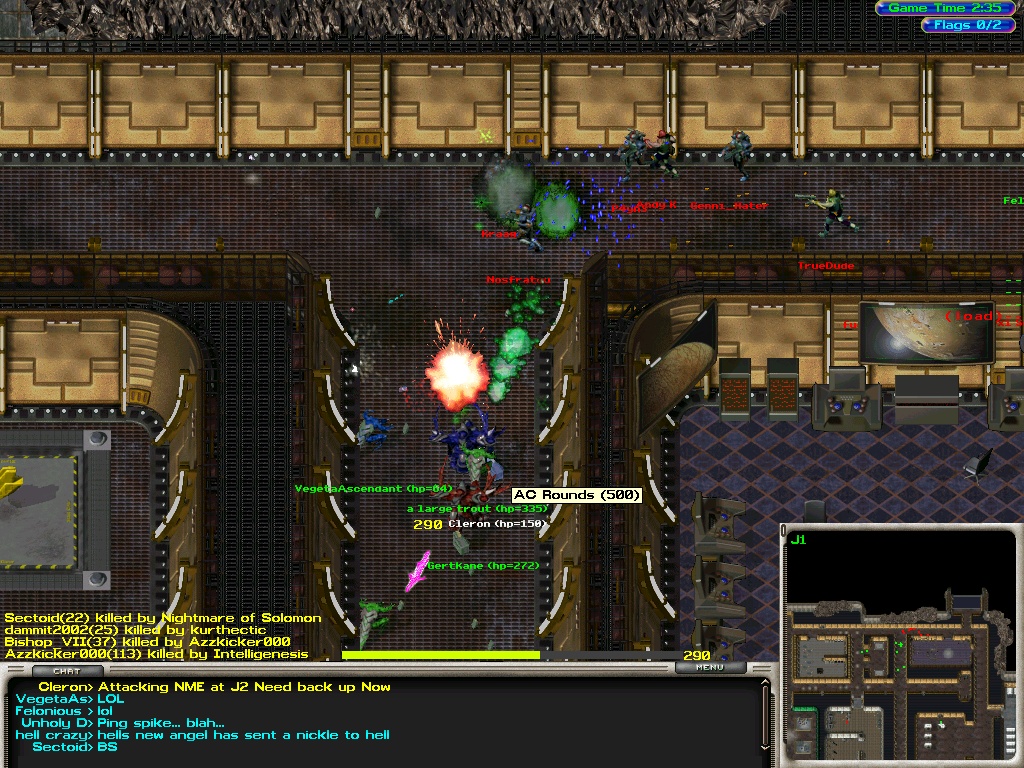Open the MENU button
This screenshot has width=1024, height=768.
coord(710,667)
